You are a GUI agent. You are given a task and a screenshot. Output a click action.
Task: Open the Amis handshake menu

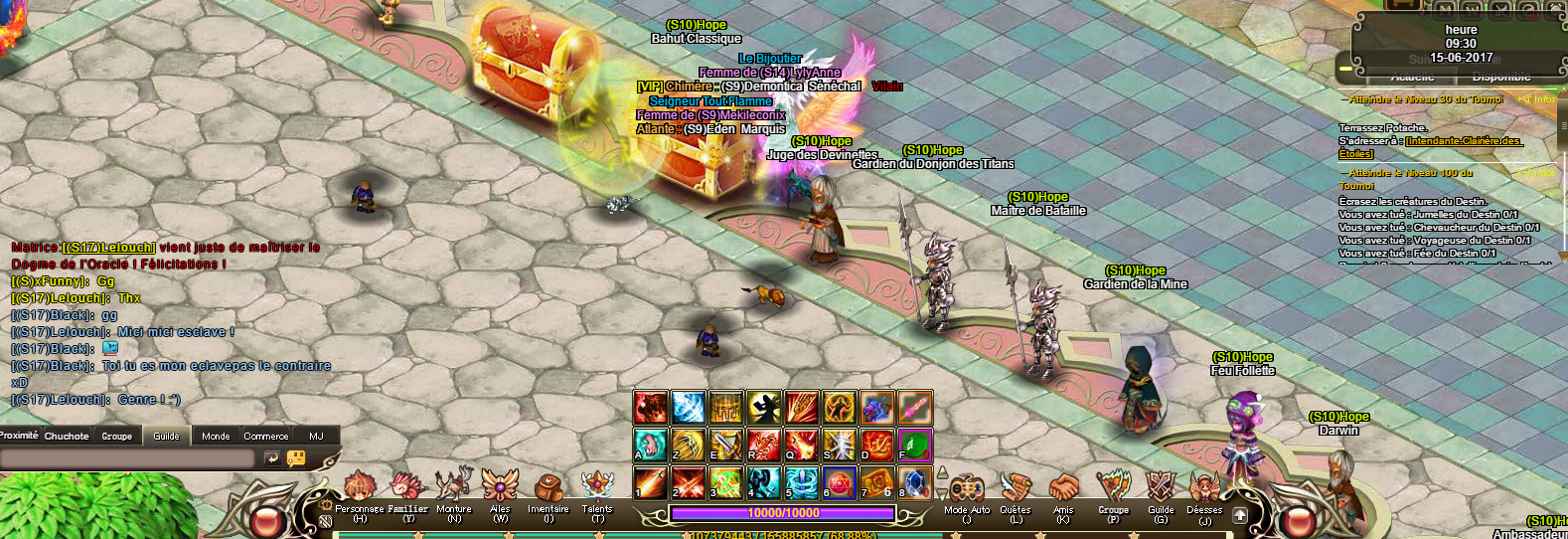pyautogui.click(x=1063, y=489)
